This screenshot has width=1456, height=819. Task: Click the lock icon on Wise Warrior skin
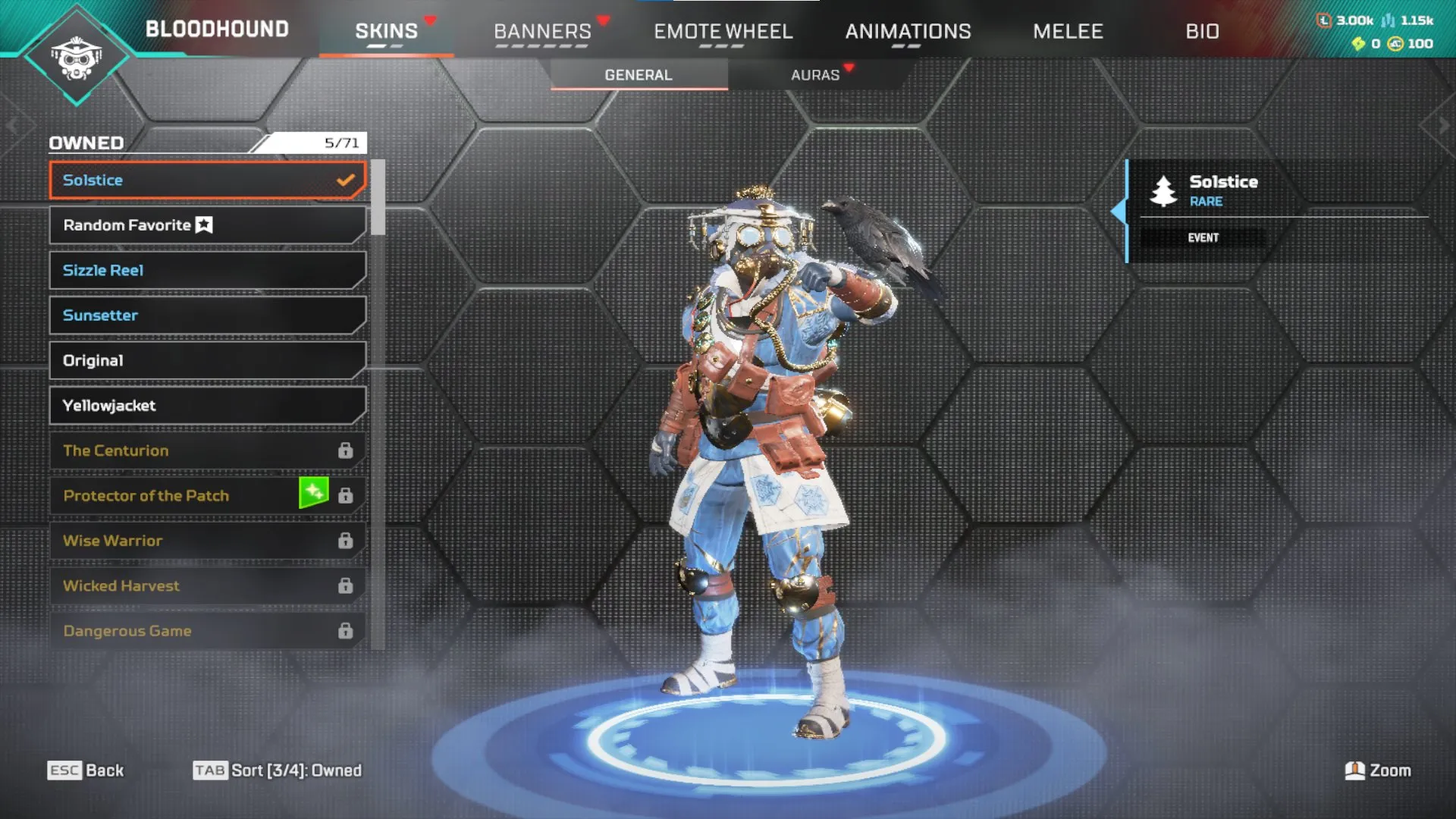tap(346, 540)
